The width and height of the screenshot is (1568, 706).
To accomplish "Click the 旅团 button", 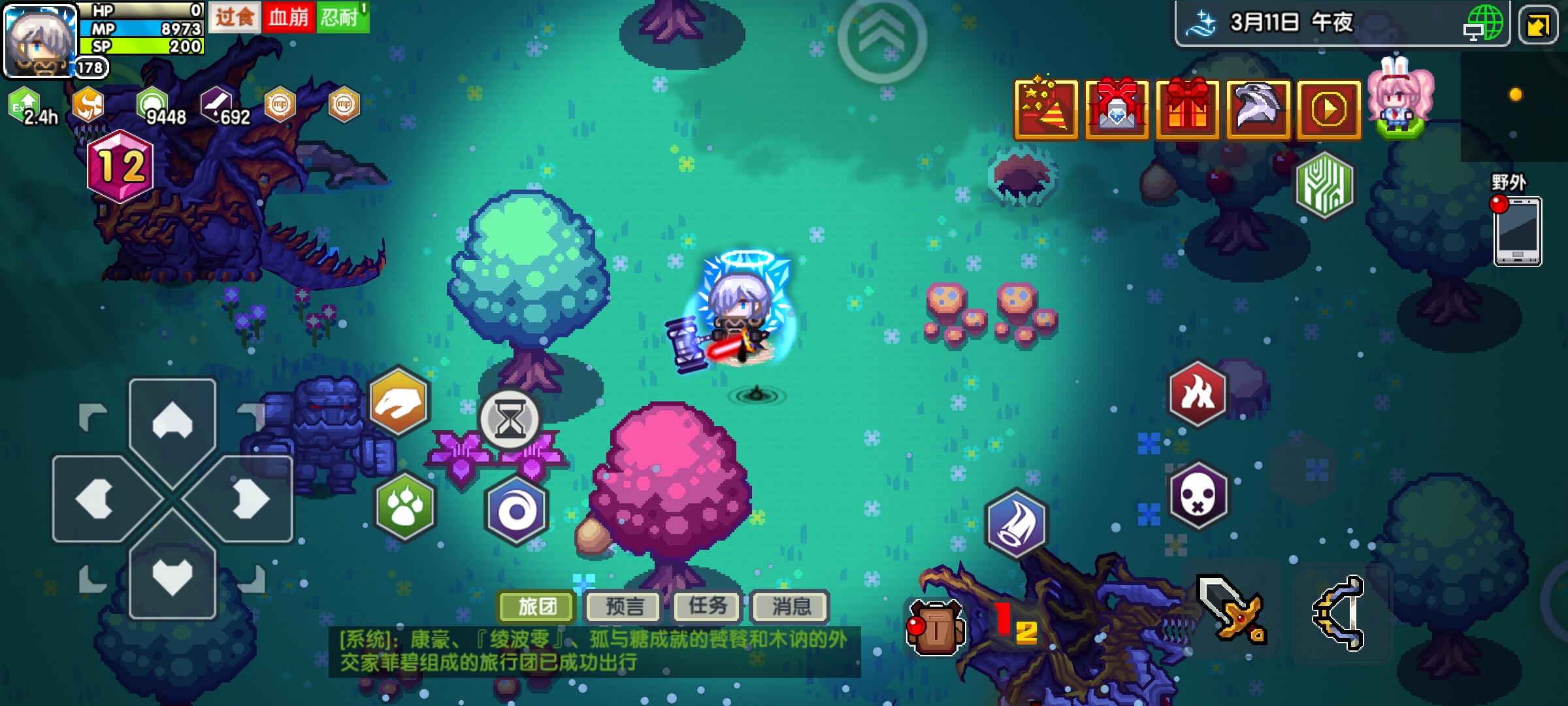I will pyautogui.click(x=536, y=607).
